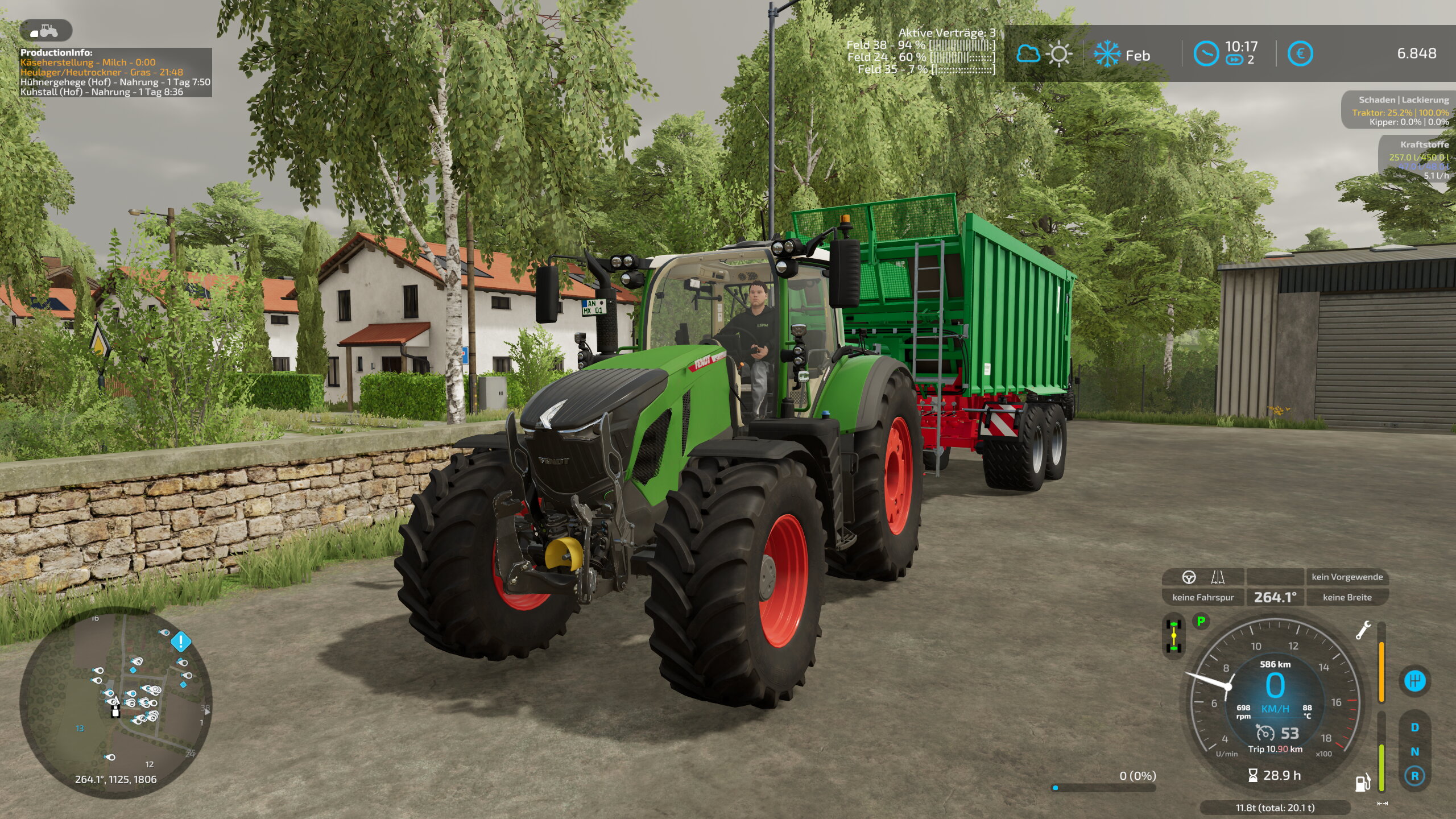Select the R reverse gear

[x=1414, y=776]
